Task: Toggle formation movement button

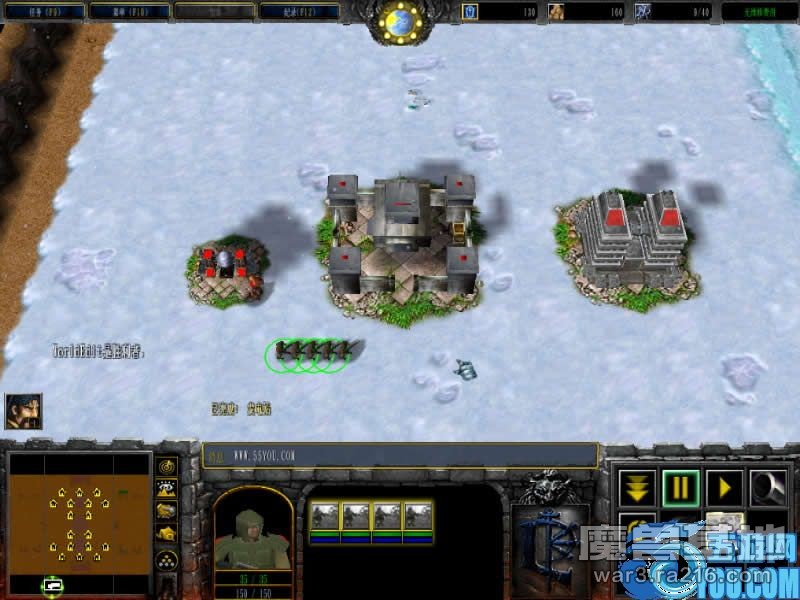Action: (166, 560)
